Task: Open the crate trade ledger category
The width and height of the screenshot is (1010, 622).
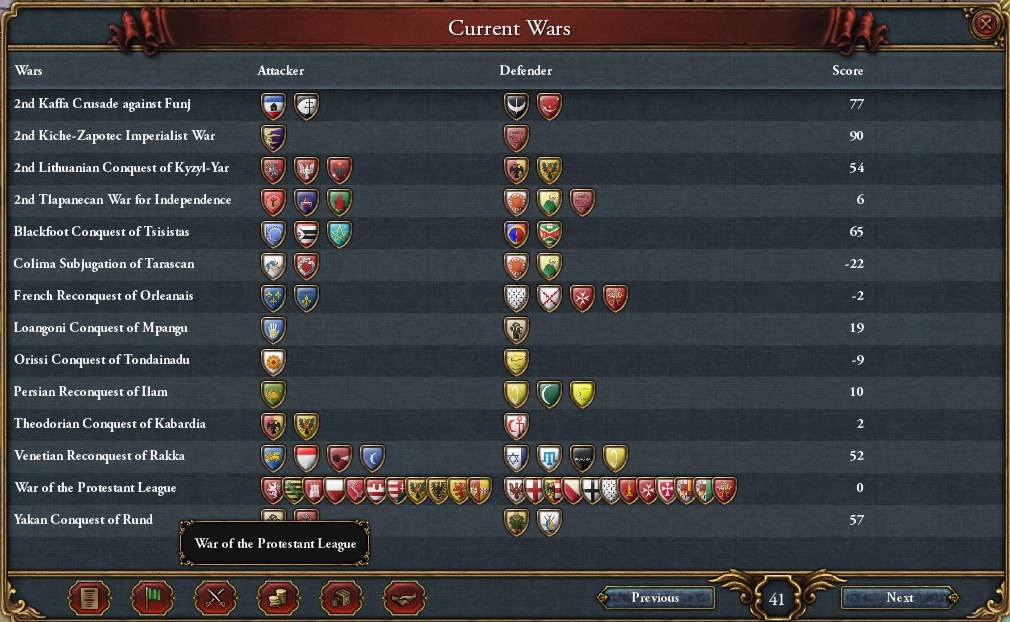Action: pos(341,598)
